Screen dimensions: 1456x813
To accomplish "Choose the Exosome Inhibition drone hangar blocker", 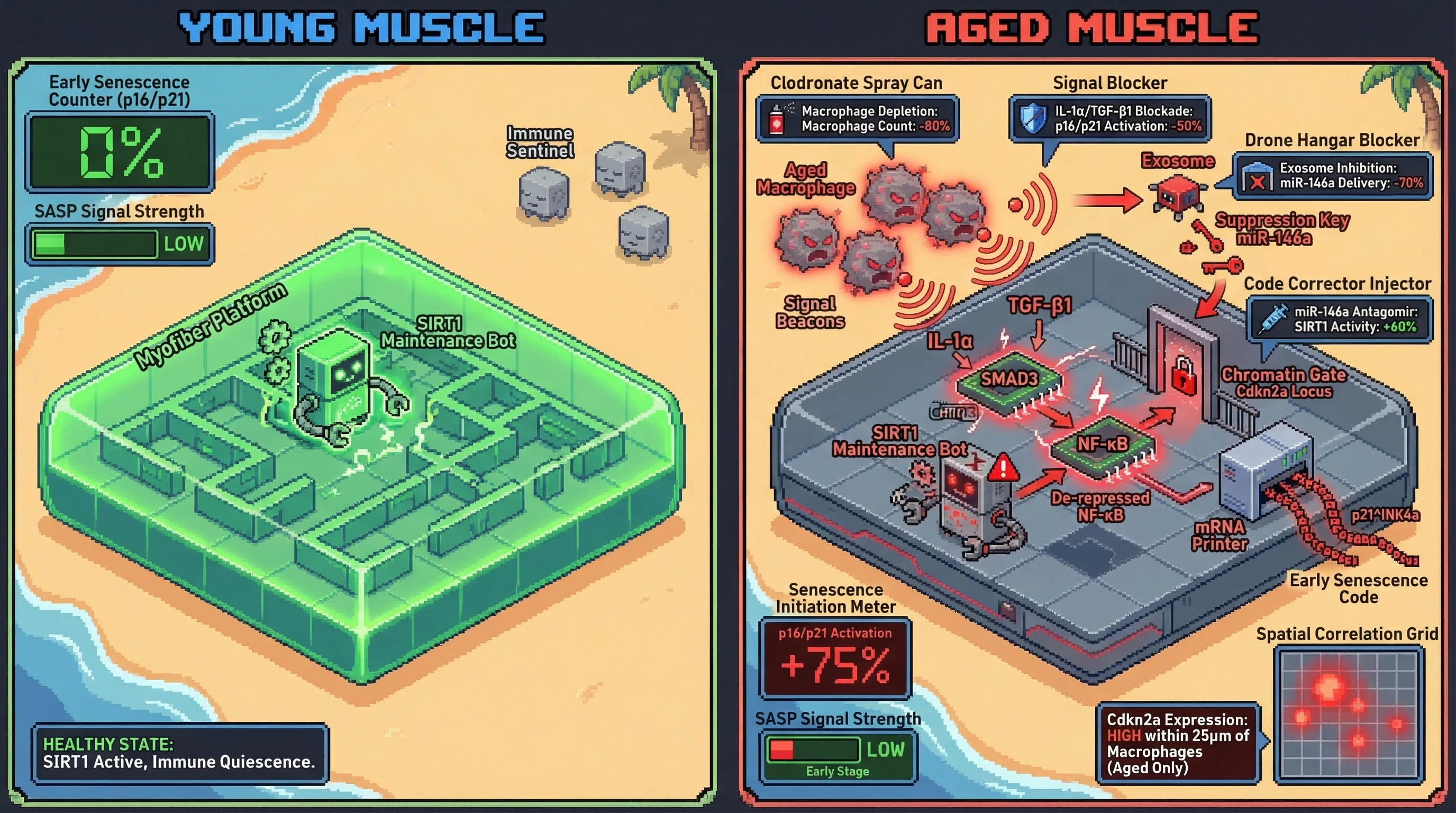I will pyautogui.click(x=1333, y=176).
